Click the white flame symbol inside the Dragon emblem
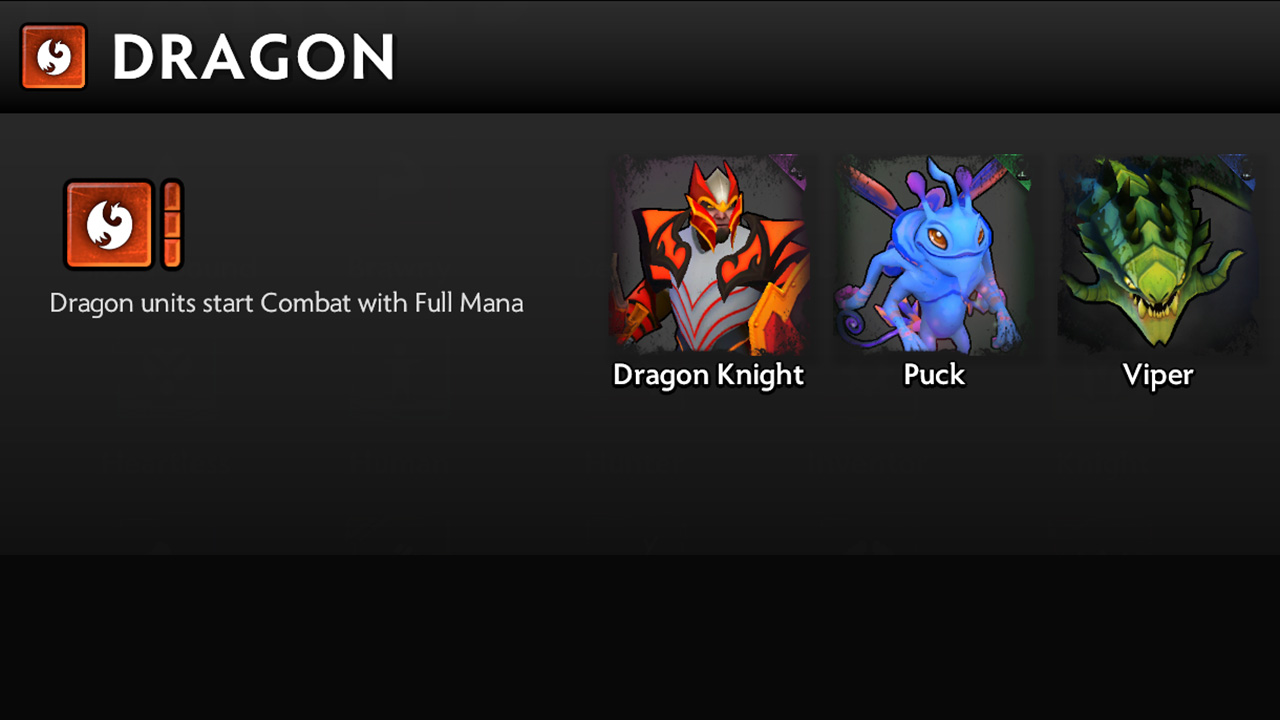This screenshot has height=720, width=1280. 107,222
